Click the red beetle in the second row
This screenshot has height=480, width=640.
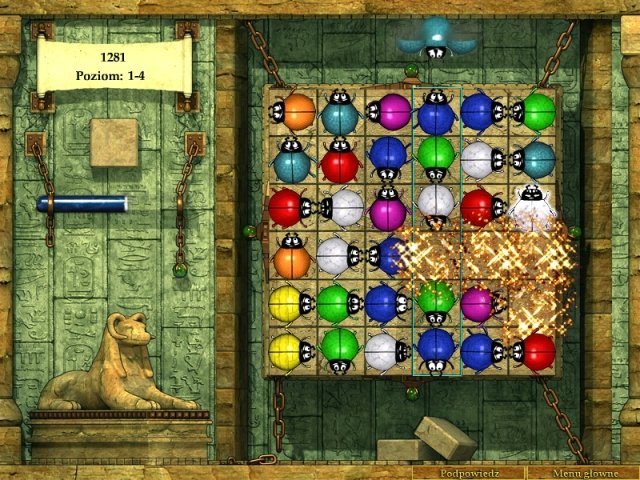[340, 161]
